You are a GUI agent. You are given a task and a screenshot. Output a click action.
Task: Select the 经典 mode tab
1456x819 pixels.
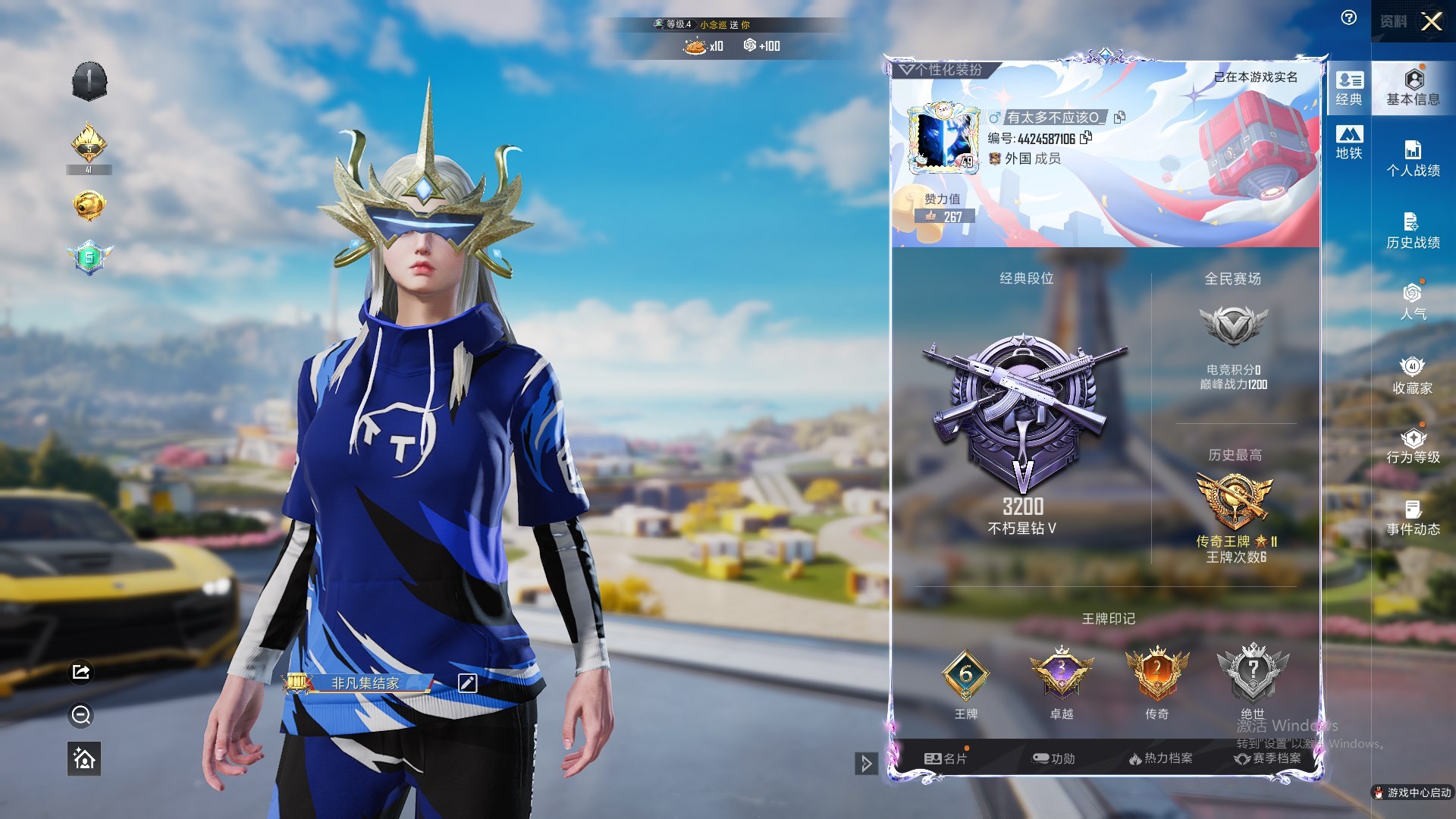tap(1349, 88)
